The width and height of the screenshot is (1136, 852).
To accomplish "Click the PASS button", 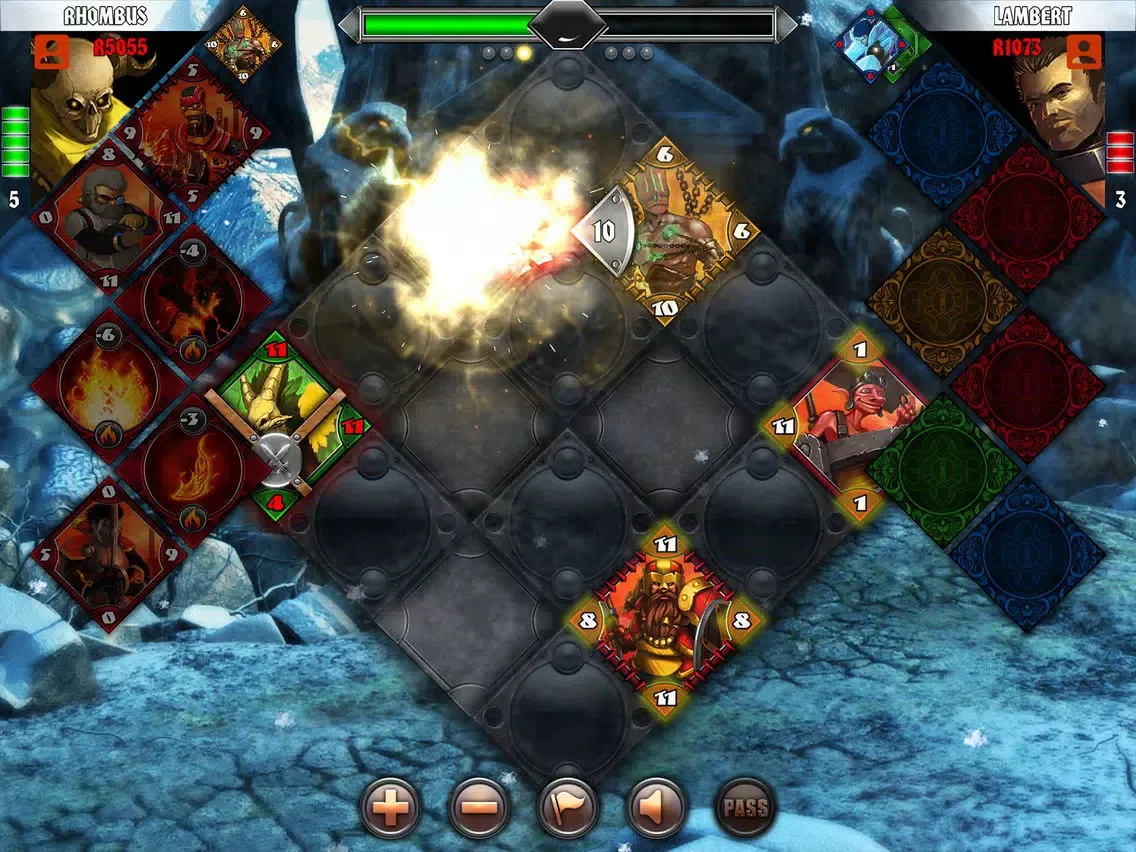I will click(x=745, y=808).
